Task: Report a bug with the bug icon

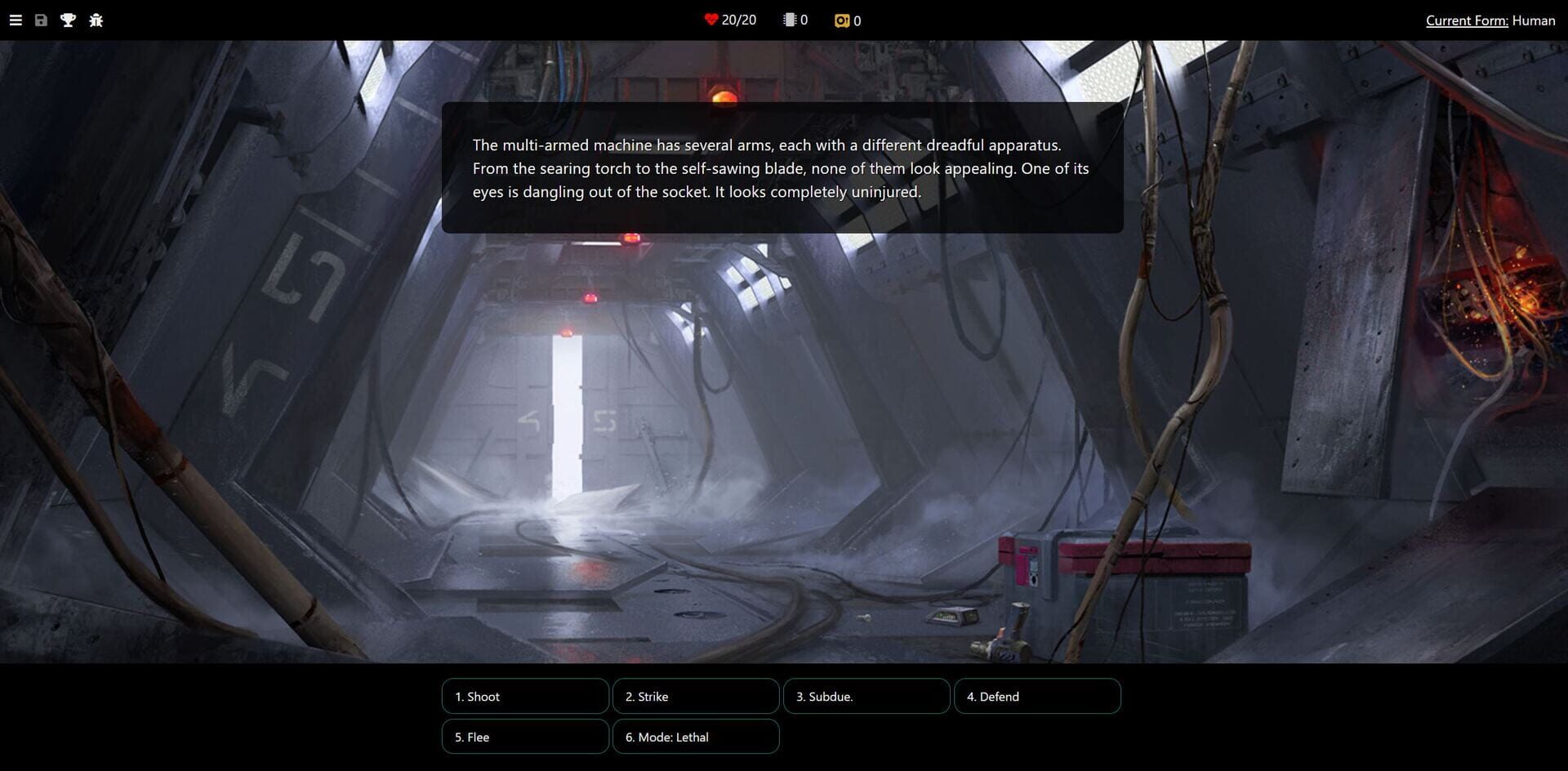Action: 96,20
